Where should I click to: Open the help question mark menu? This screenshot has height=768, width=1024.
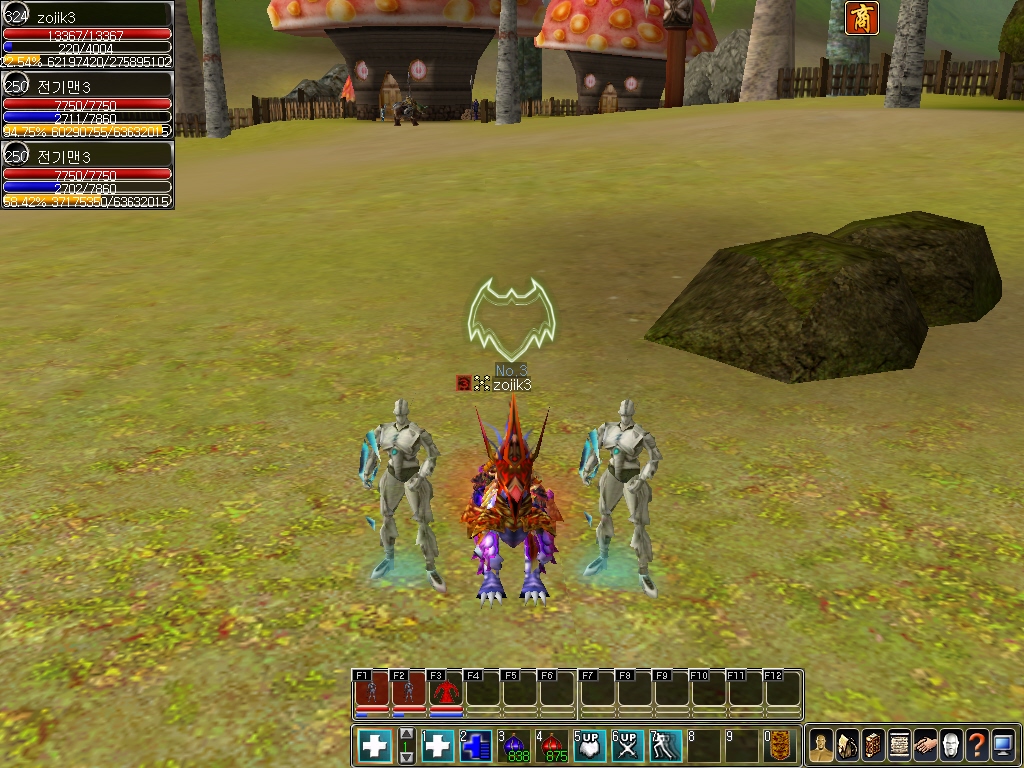(977, 745)
